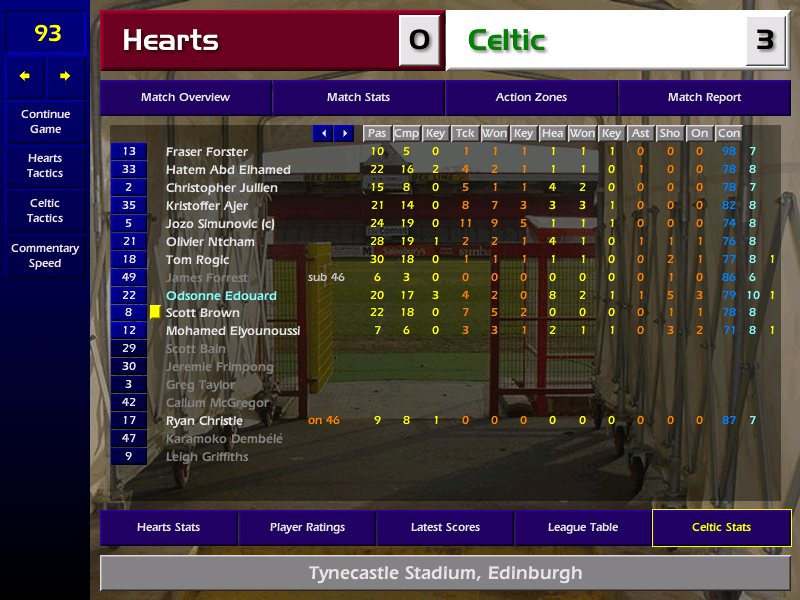Open the Match Report tab
800x600 pixels.
click(x=704, y=98)
